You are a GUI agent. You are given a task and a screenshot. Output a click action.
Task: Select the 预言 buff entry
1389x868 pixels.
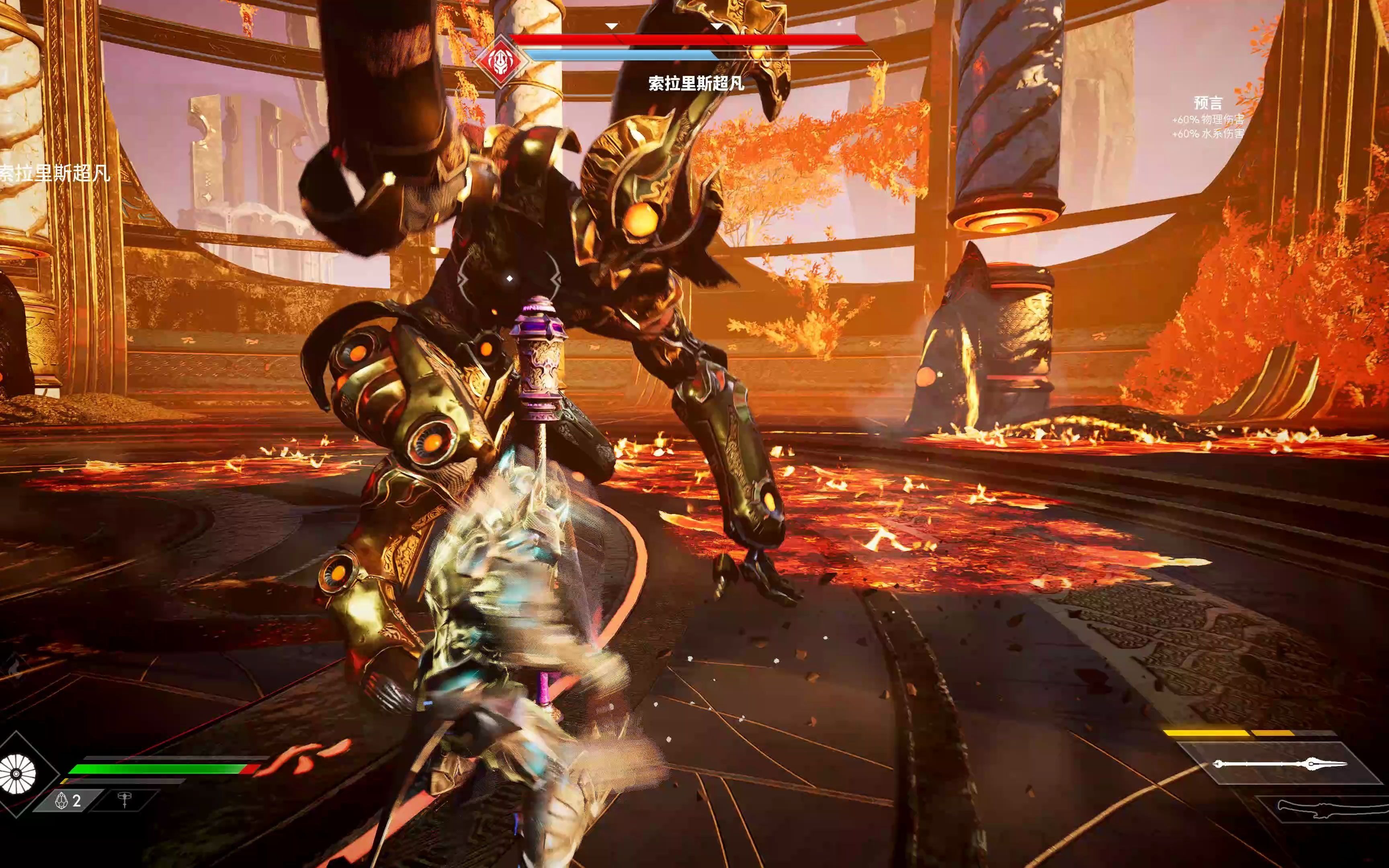point(1208,103)
